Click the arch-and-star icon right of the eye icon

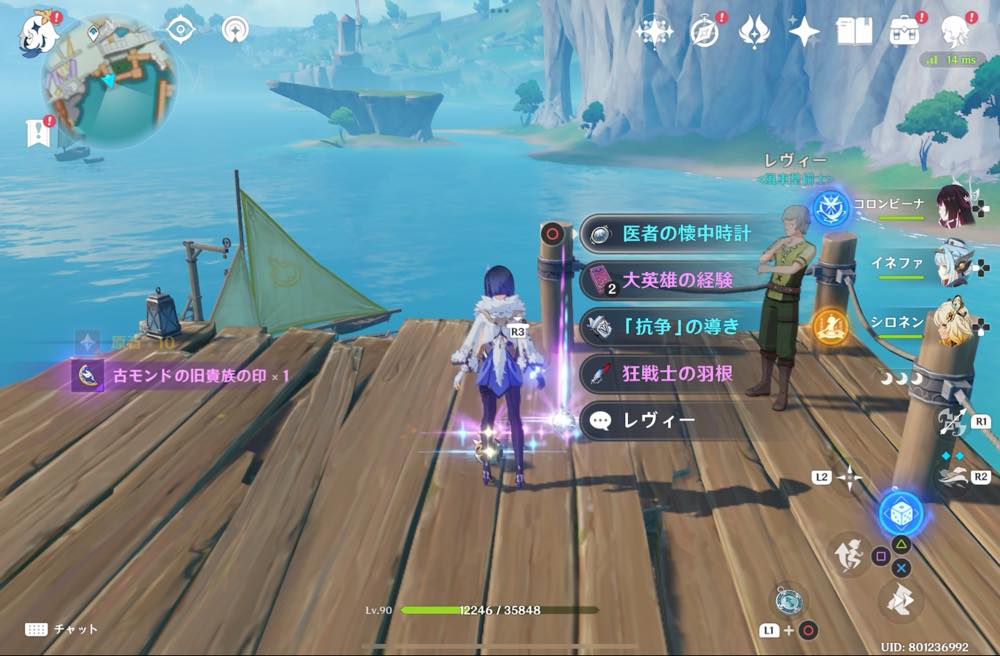(x=236, y=30)
